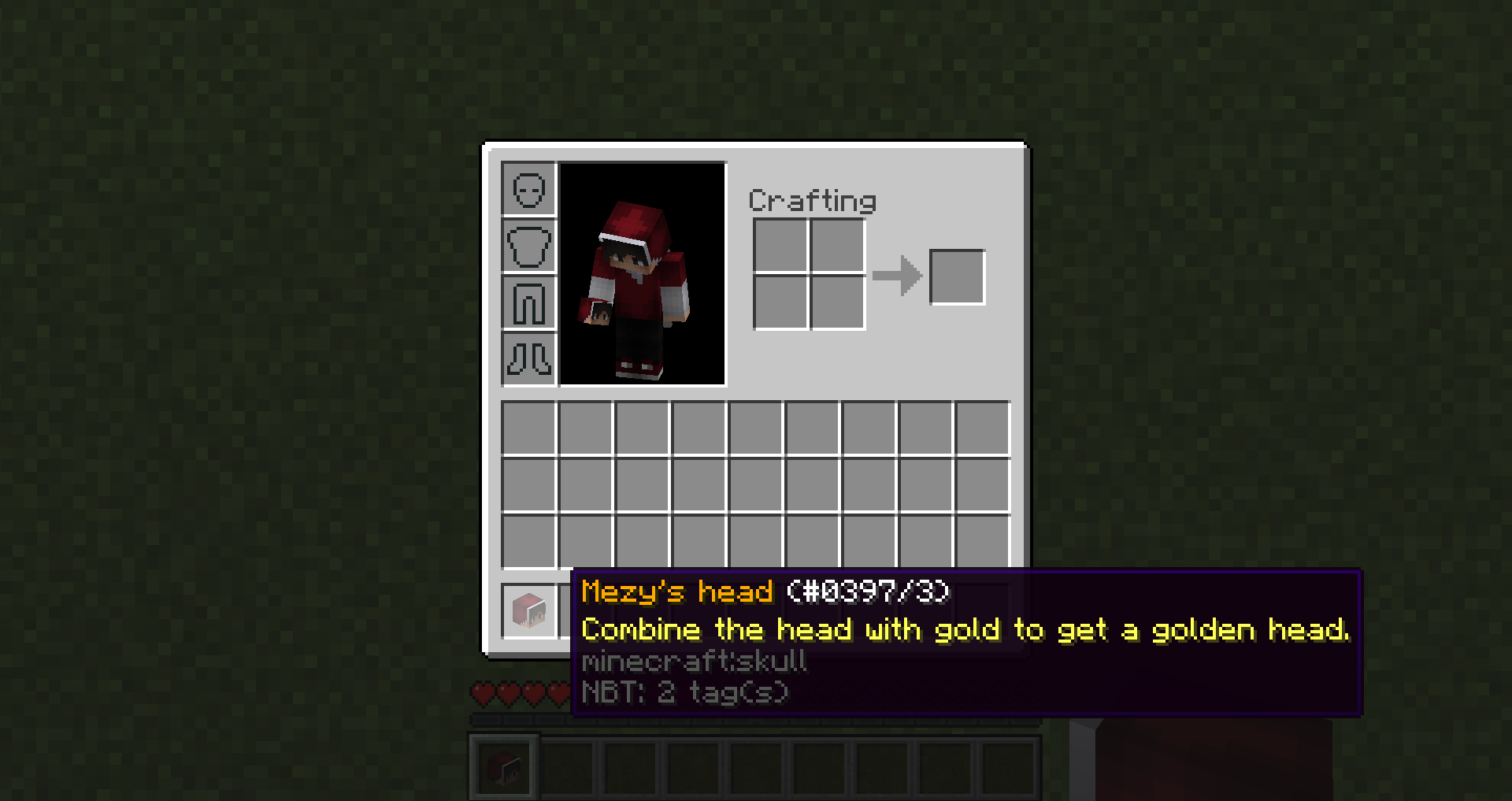Select the helmet armor slot

point(529,189)
